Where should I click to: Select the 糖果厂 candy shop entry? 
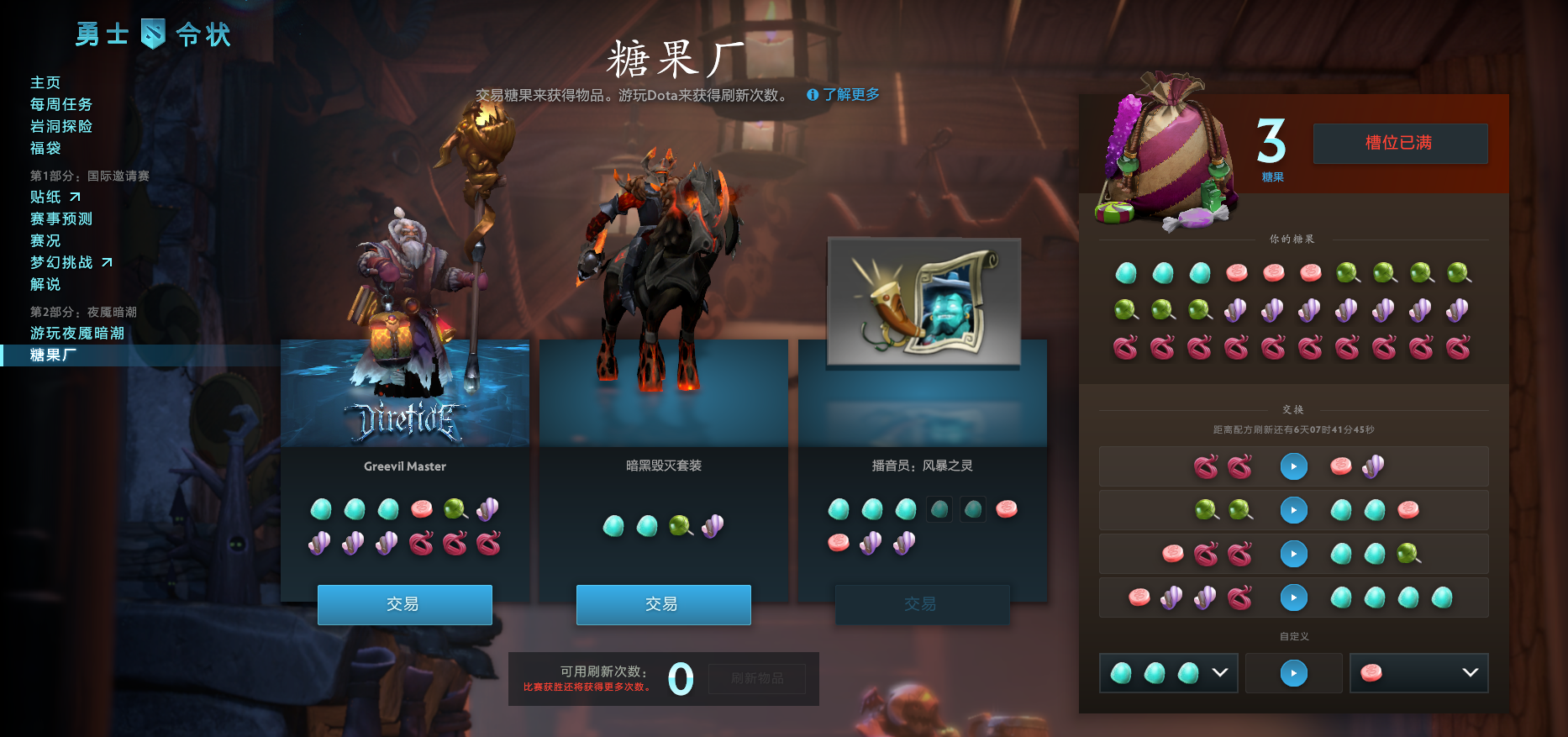point(53,355)
